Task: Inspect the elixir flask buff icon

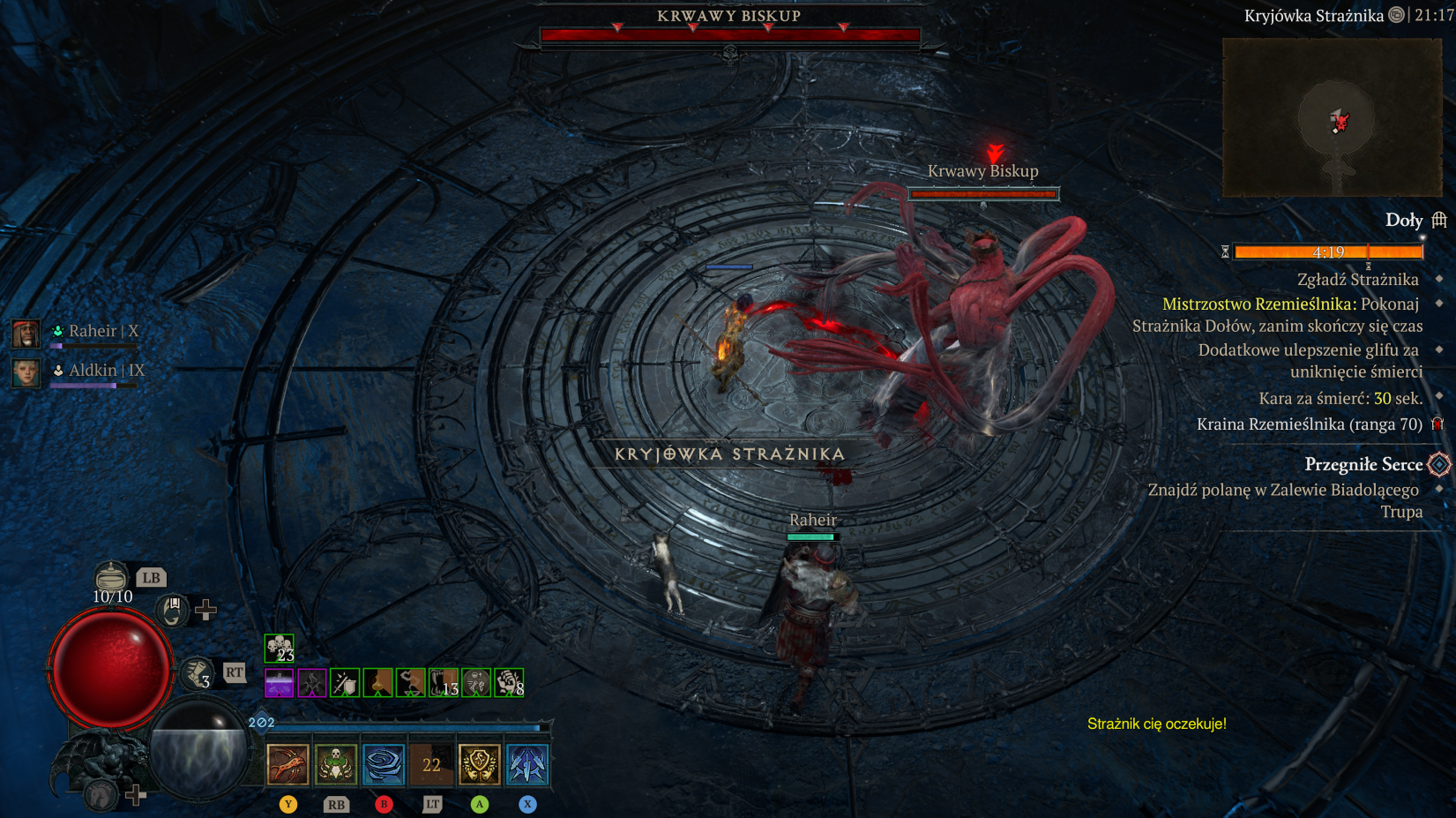Action: 377,683
